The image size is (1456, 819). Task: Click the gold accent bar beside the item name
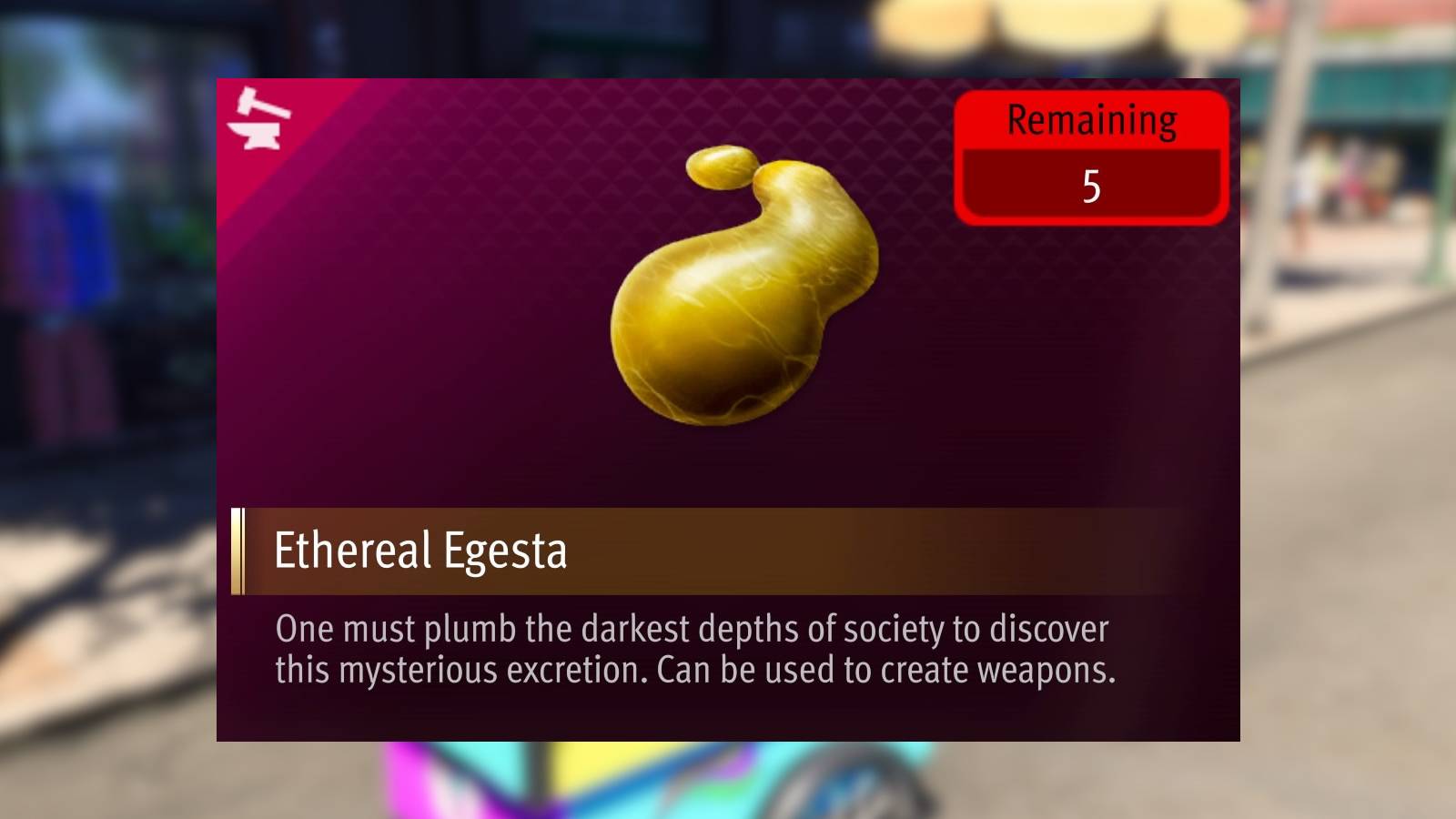click(238, 548)
